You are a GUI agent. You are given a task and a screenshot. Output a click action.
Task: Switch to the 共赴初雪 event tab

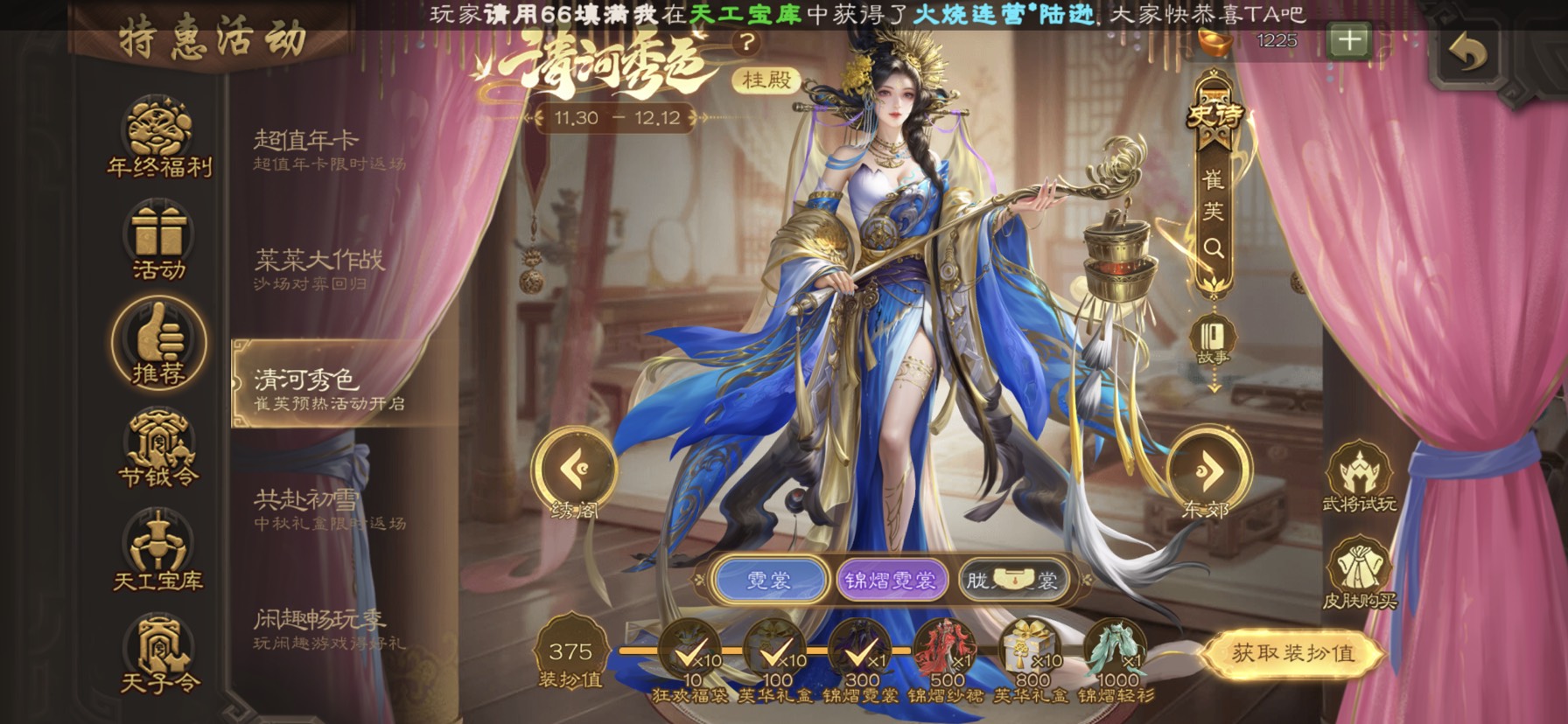[x=328, y=509]
